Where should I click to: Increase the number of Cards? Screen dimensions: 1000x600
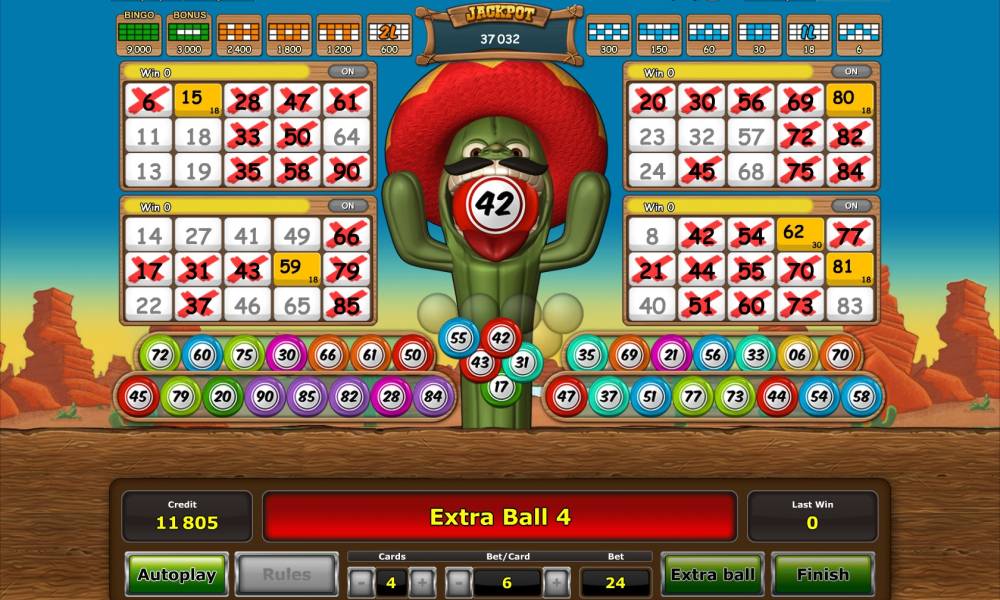click(422, 582)
